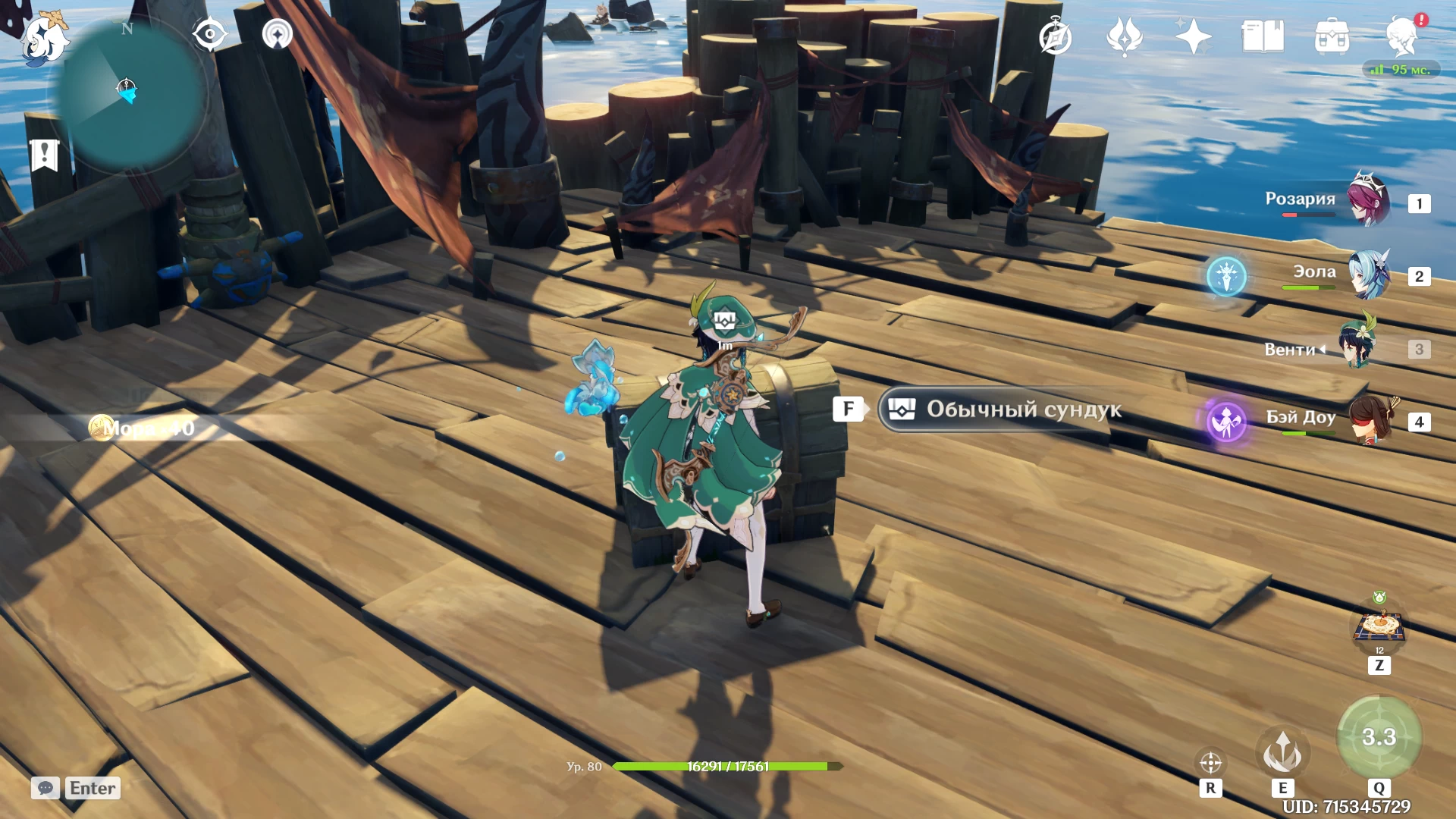Open the Battle Pass icon

click(x=1124, y=36)
